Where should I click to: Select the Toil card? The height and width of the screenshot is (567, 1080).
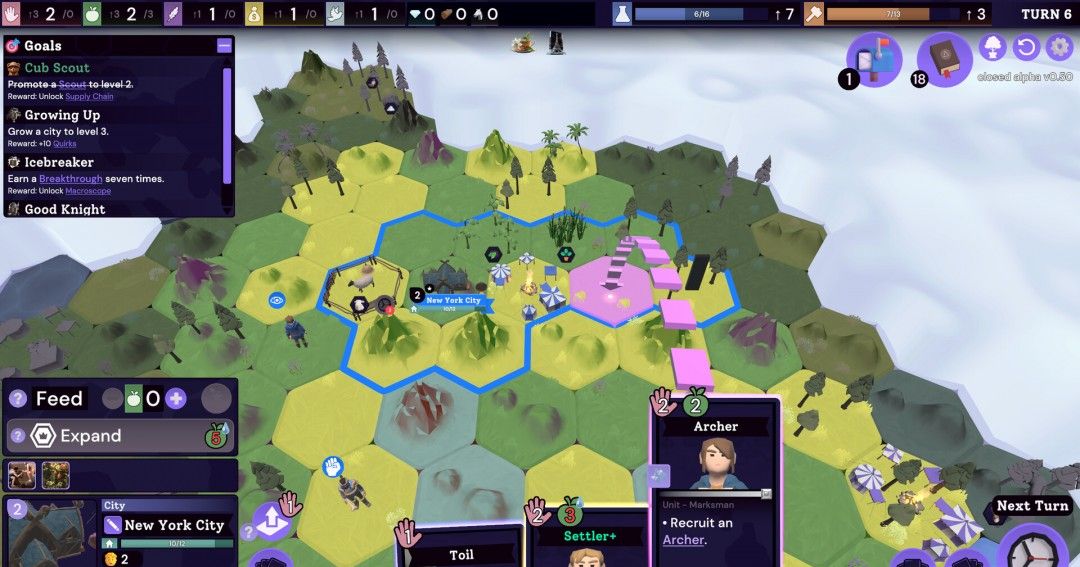(460, 552)
